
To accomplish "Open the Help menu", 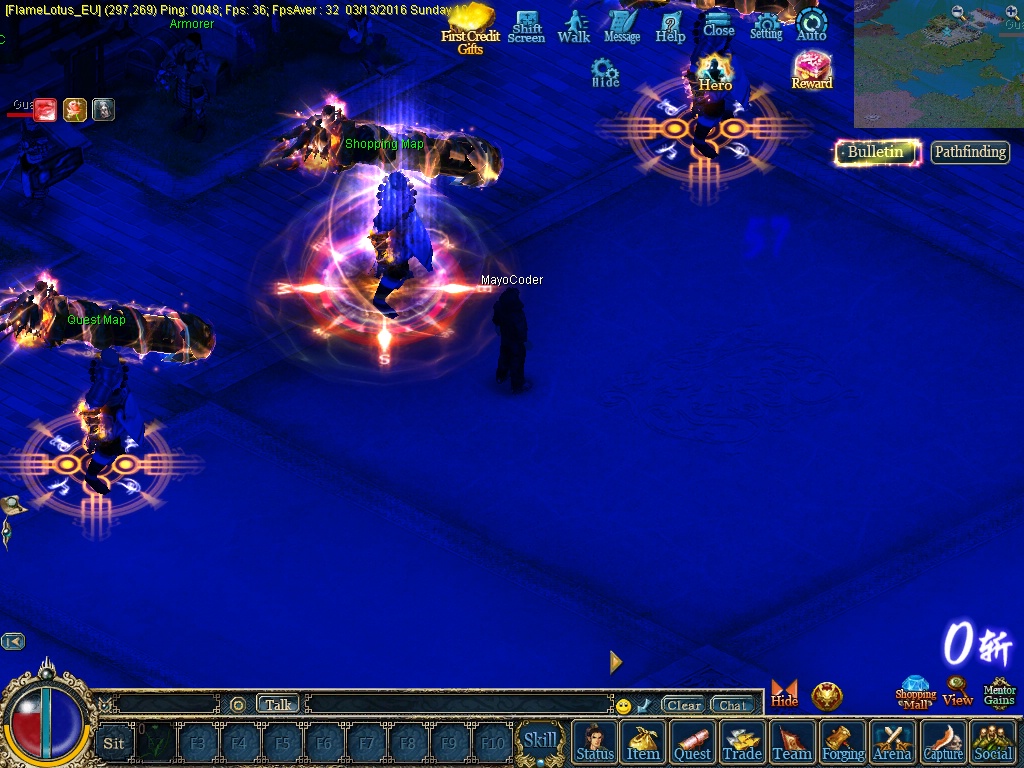I will pos(670,27).
